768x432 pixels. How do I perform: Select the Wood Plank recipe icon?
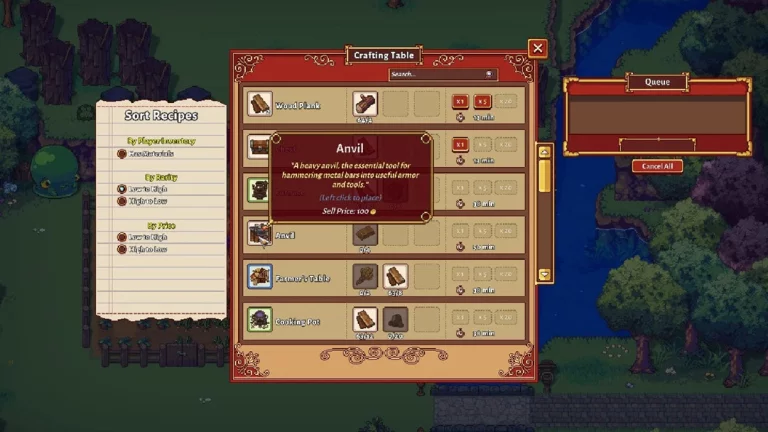[x=260, y=104]
